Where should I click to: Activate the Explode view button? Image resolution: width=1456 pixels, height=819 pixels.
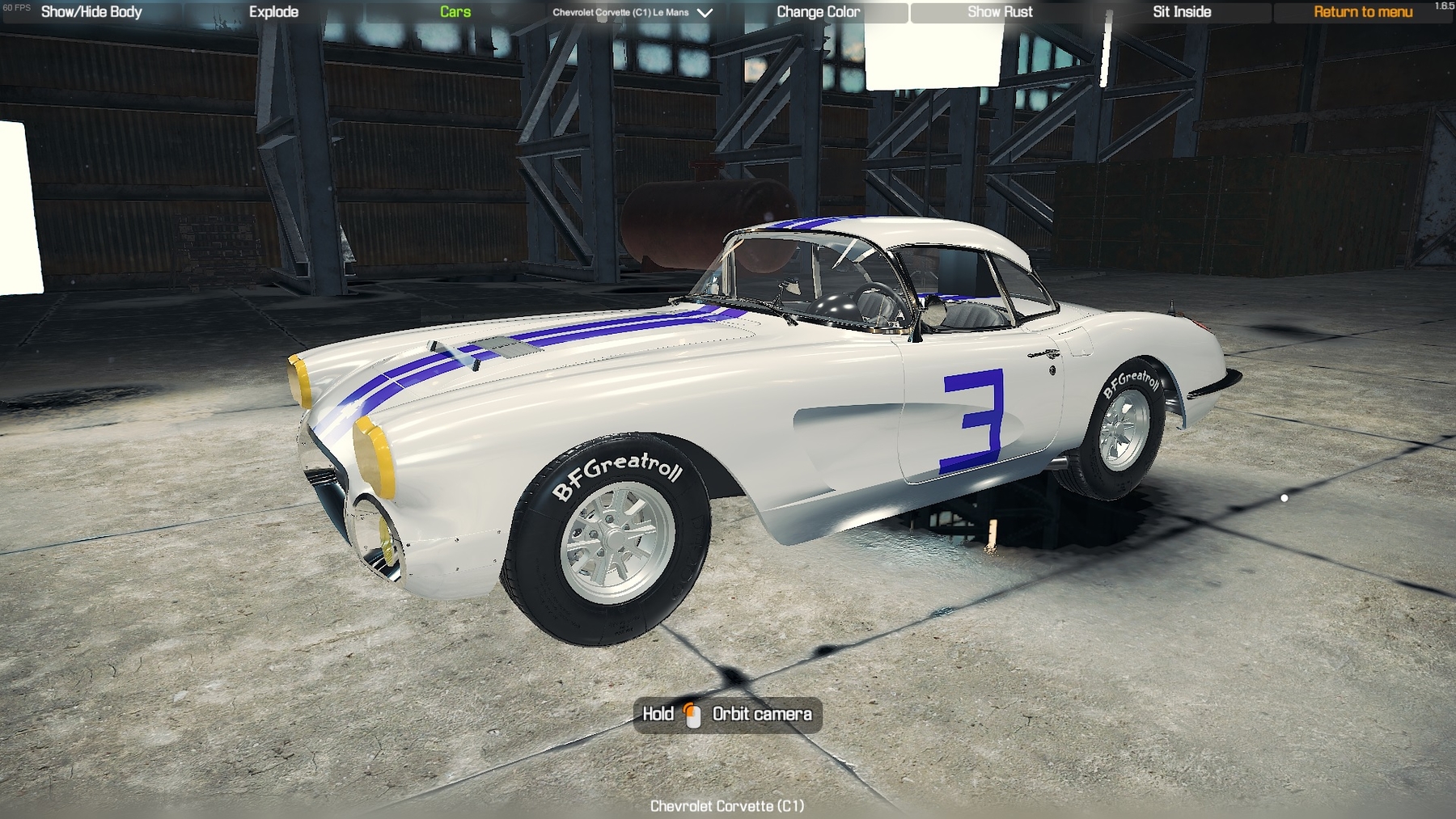click(273, 12)
